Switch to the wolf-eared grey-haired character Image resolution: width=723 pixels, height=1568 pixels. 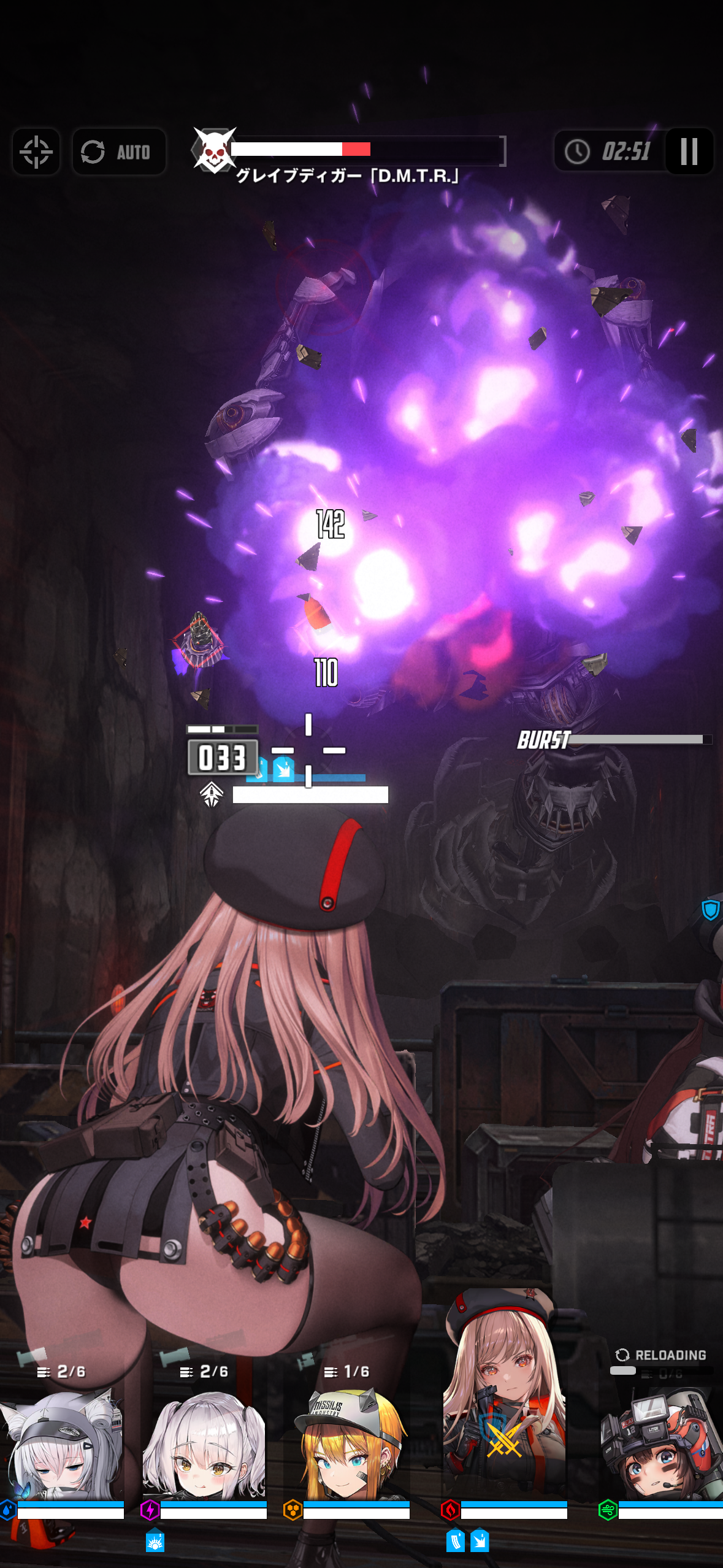click(63, 1448)
